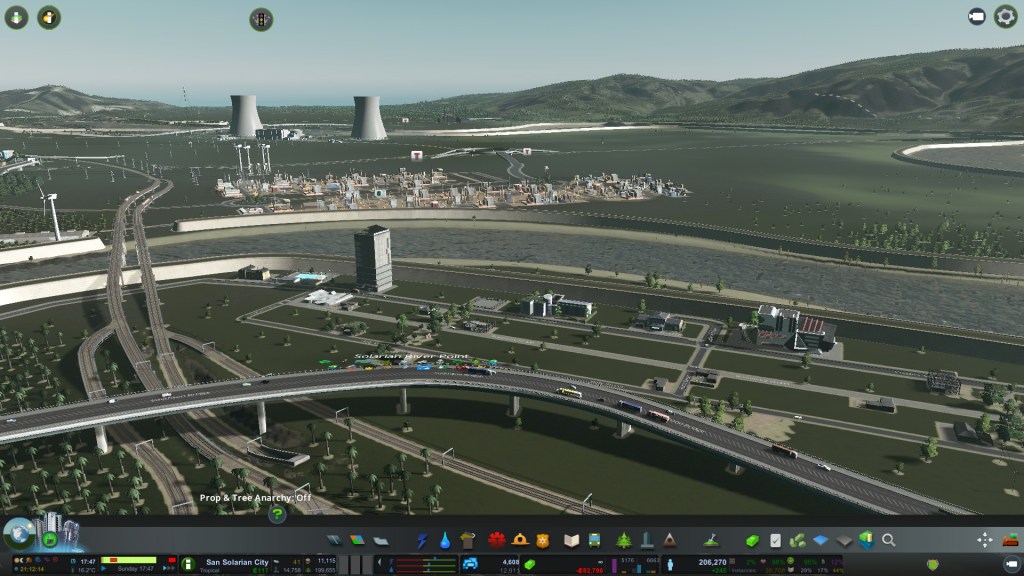
Task: Open the roads build menu
Action: (x=334, y=540)
